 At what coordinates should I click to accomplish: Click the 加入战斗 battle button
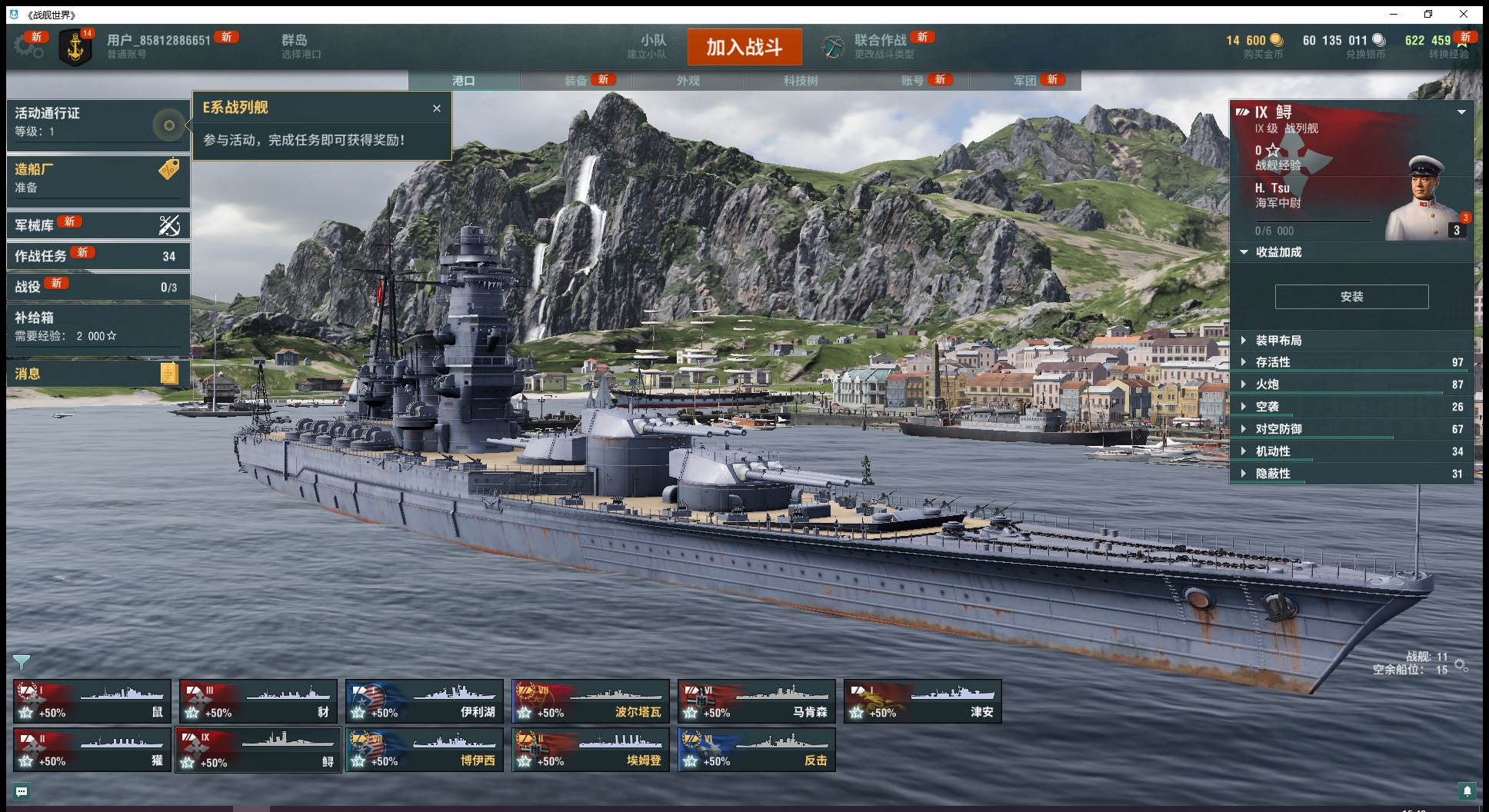[744, 47]
